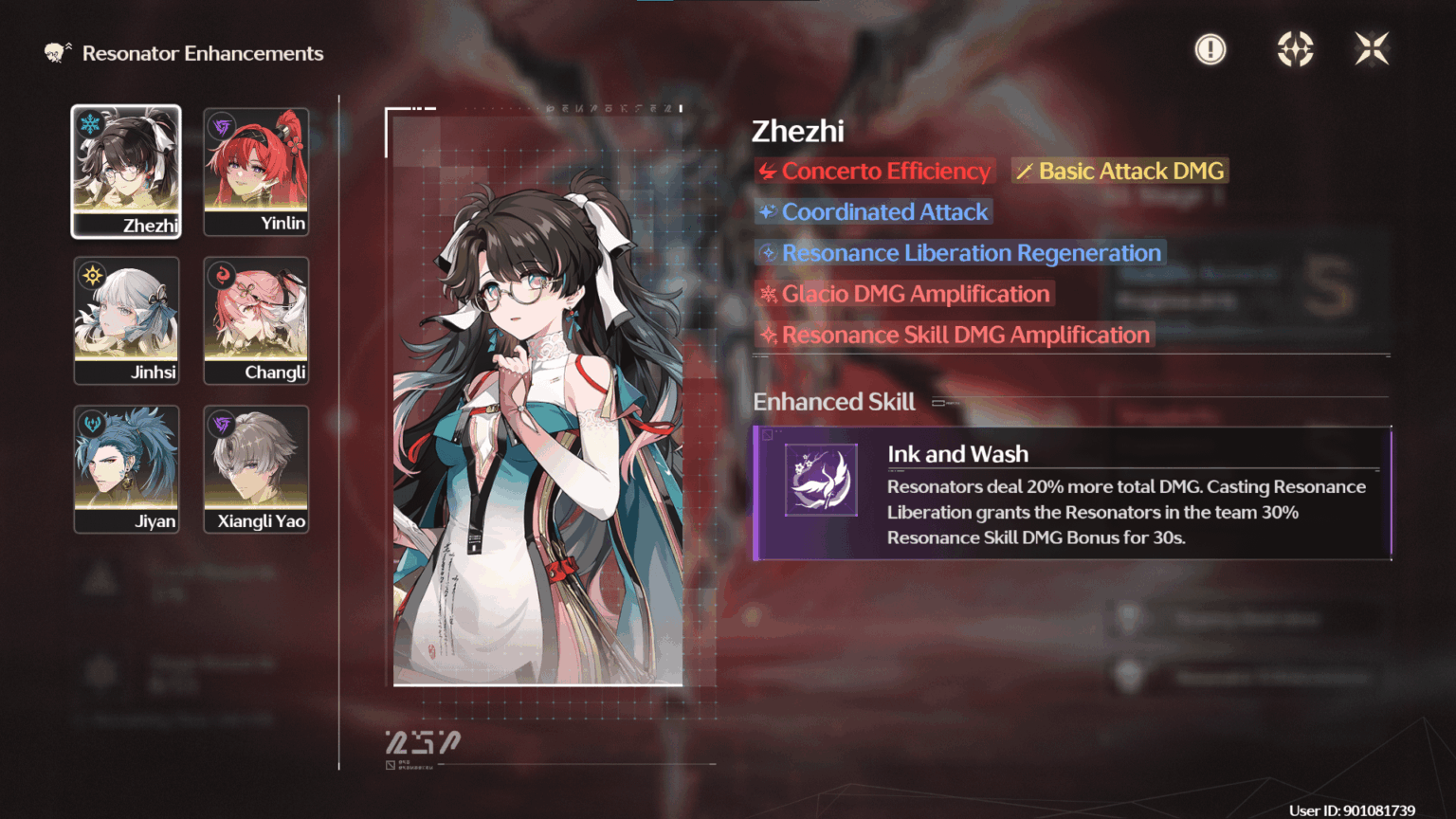
Task: Close the Resonator Enhancements screen
Action: (x=1372, y=48)
